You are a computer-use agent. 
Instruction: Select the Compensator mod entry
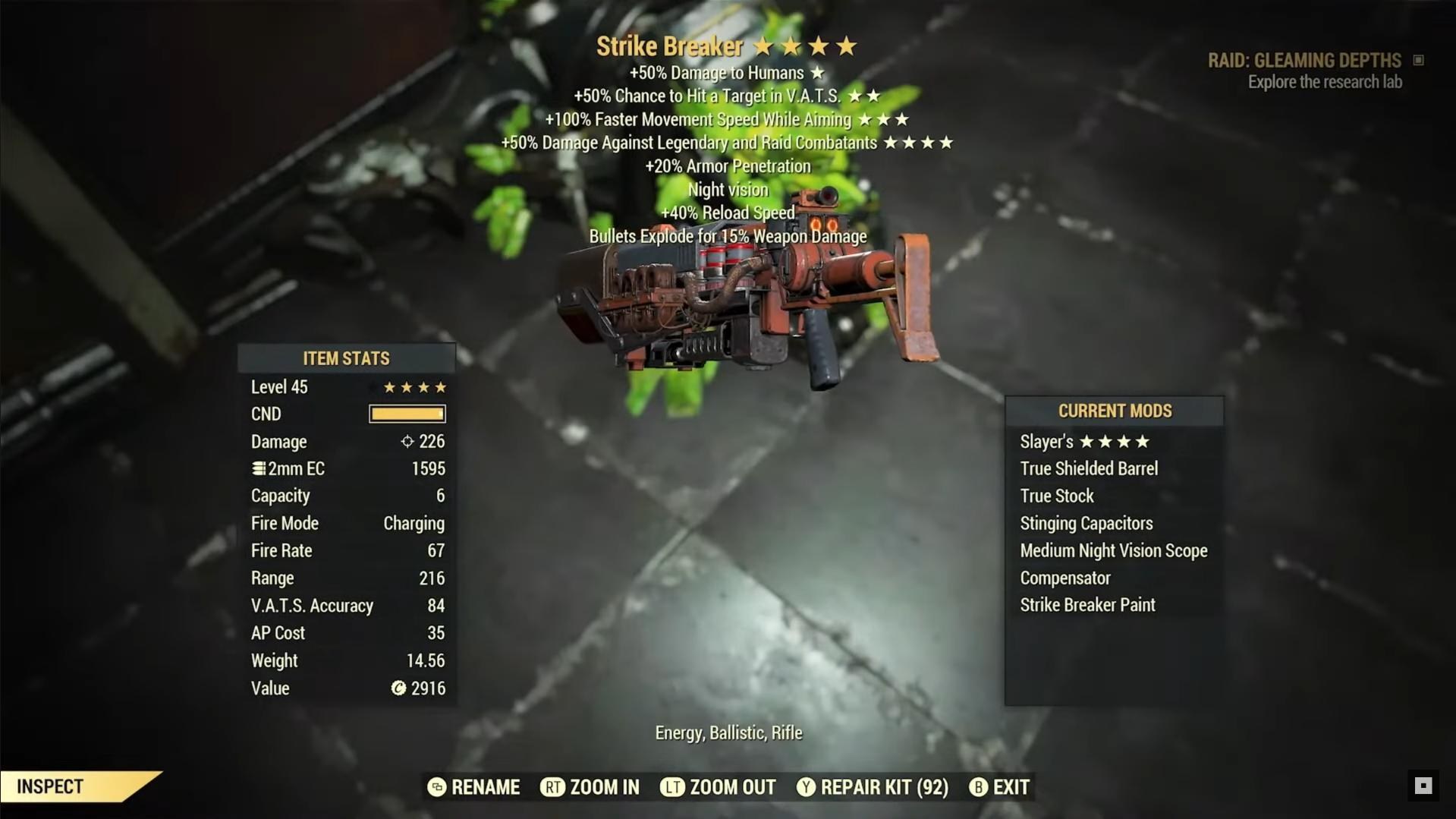(x=1064, y=578)
